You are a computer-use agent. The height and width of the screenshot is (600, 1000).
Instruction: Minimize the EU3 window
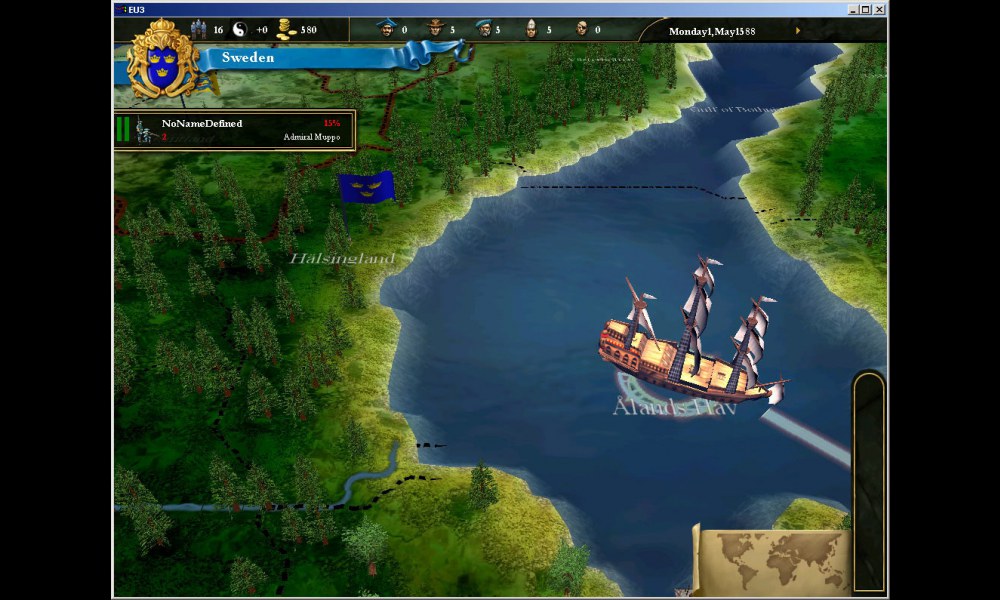coord(851,9)
